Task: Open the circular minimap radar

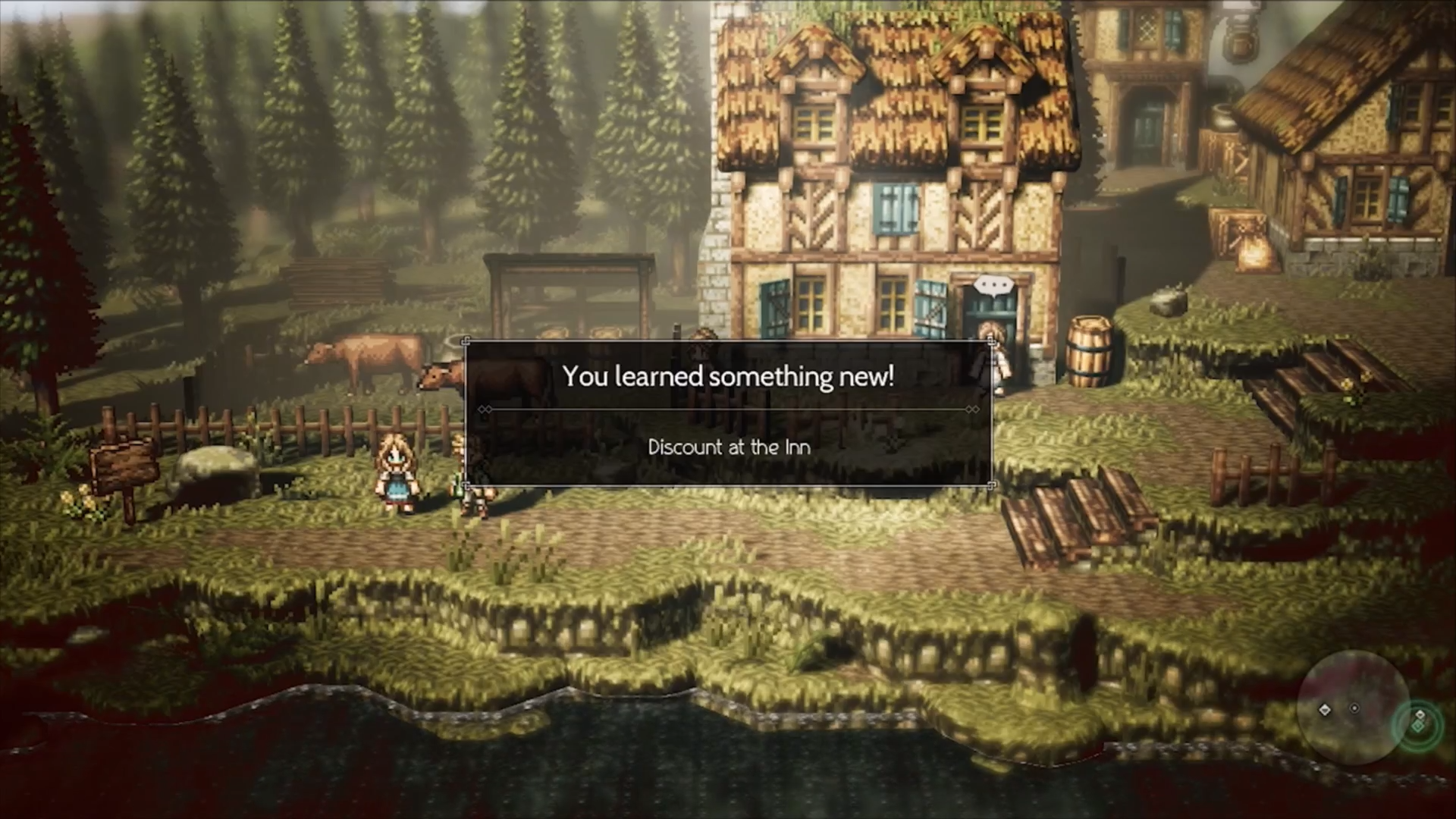Action: [1353, 707]
